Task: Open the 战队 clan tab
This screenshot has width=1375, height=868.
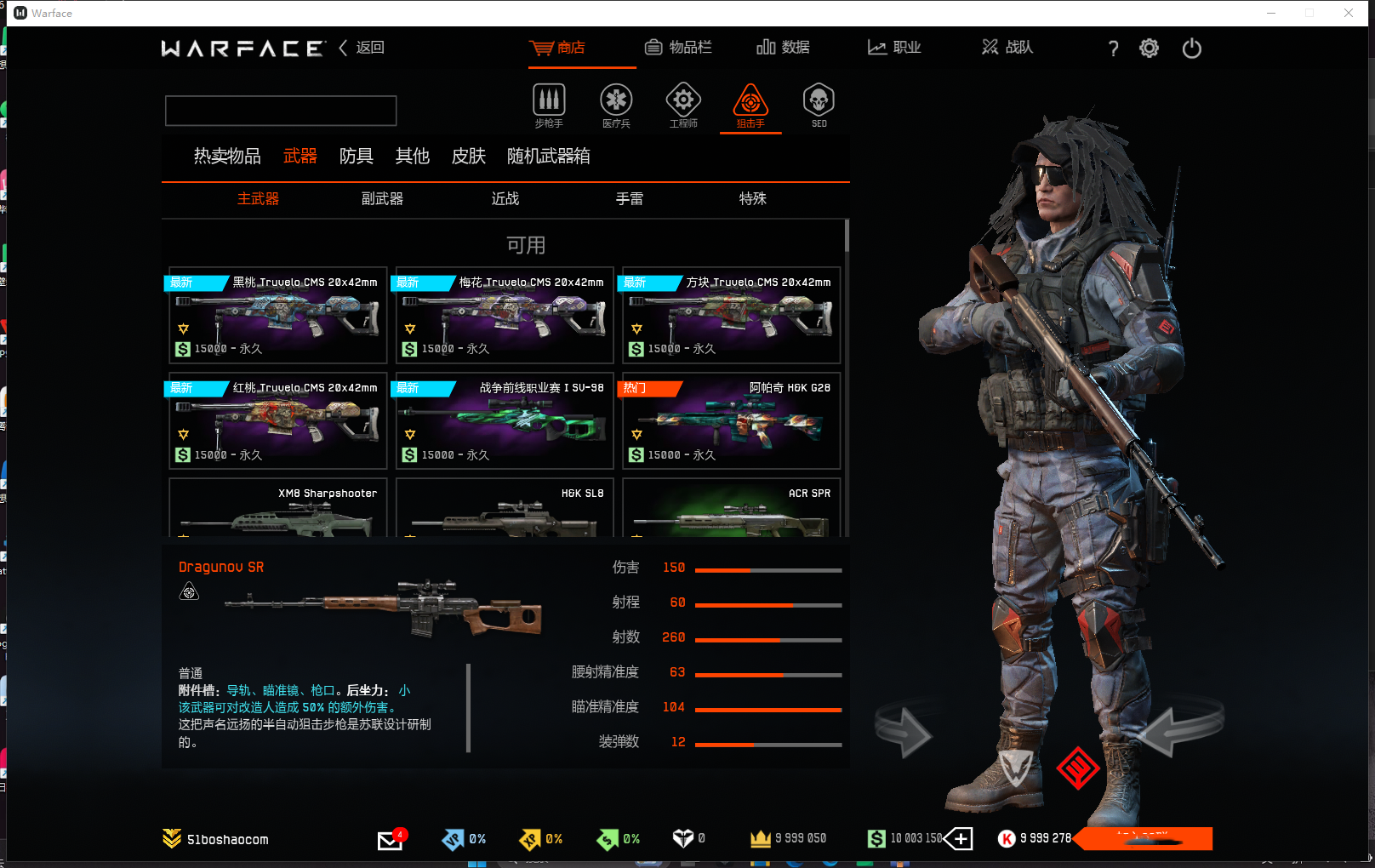Action: (x=1007, y=48)
